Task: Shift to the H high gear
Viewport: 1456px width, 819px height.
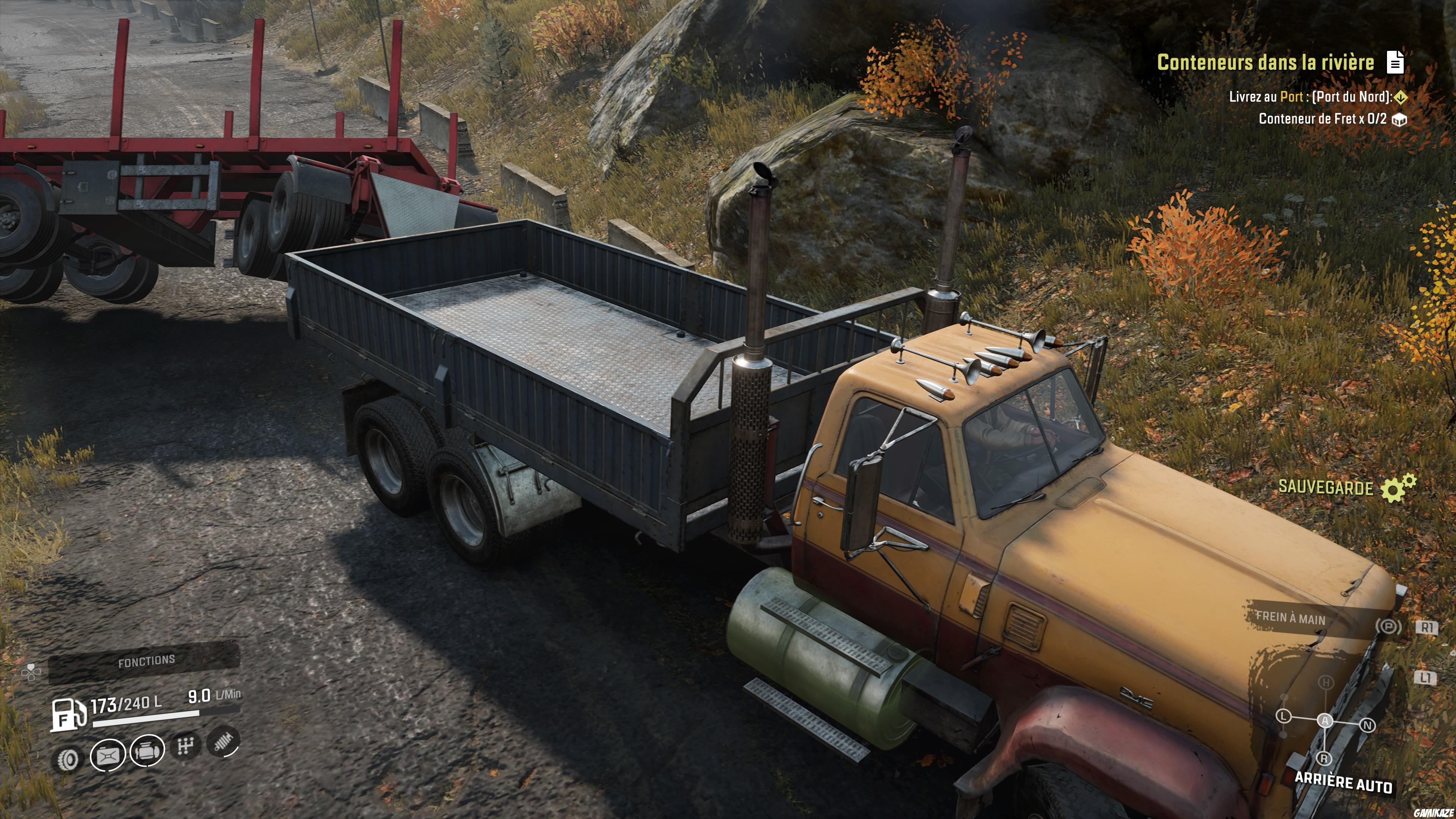Action: 1326,683
